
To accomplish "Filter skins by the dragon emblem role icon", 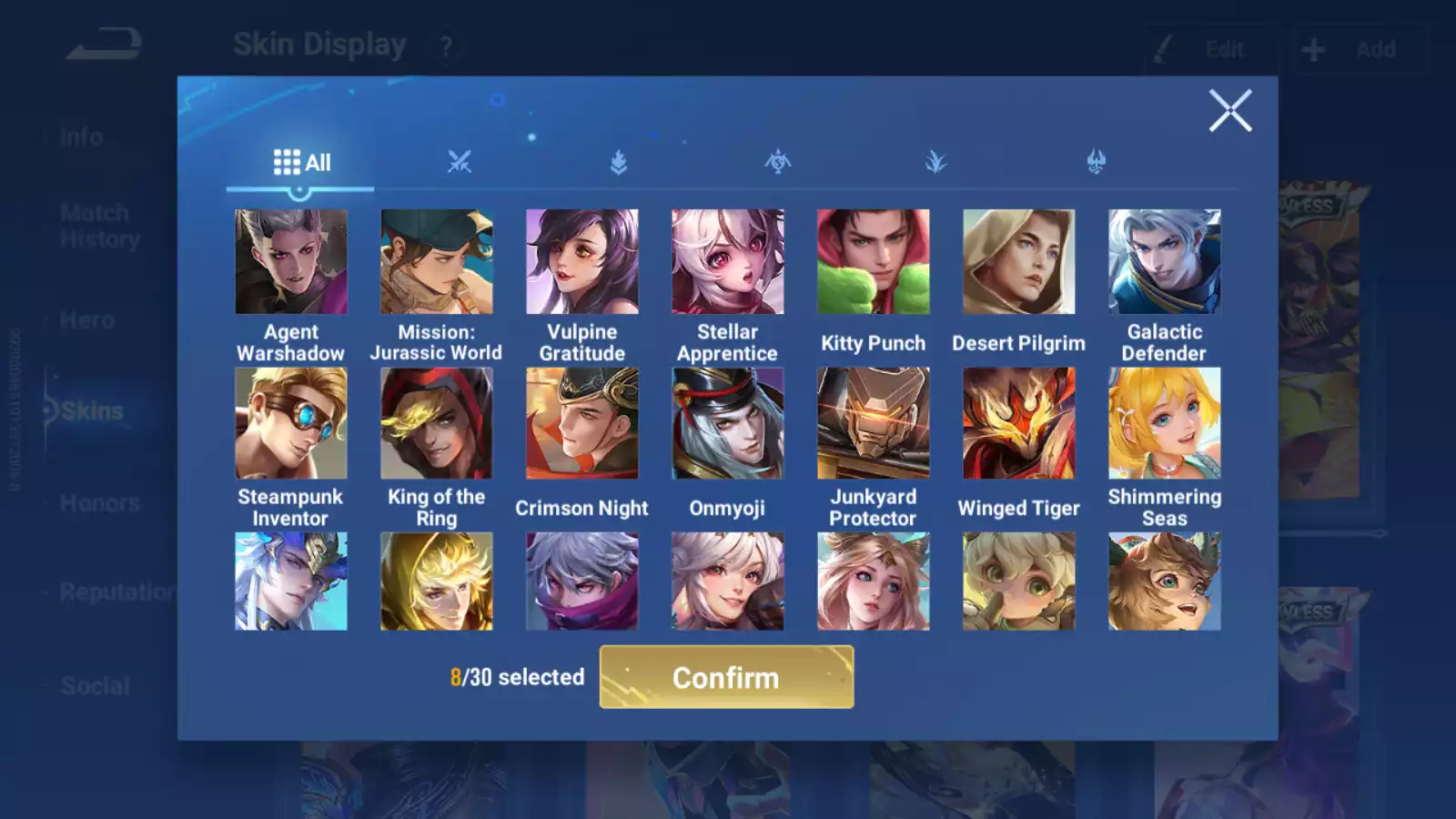I will coord(776,162).
